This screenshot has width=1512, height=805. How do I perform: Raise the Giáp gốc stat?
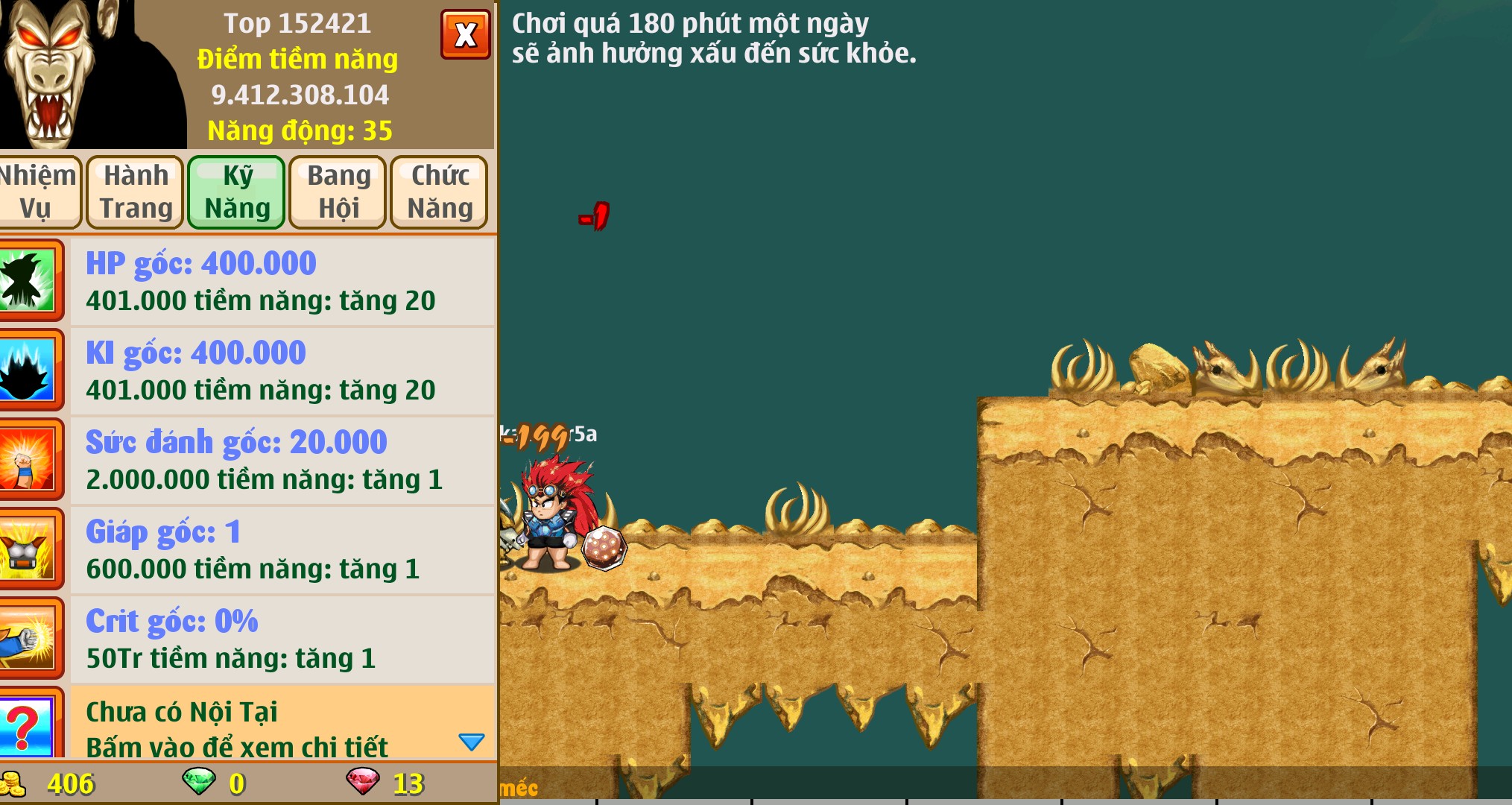point(282,550)
